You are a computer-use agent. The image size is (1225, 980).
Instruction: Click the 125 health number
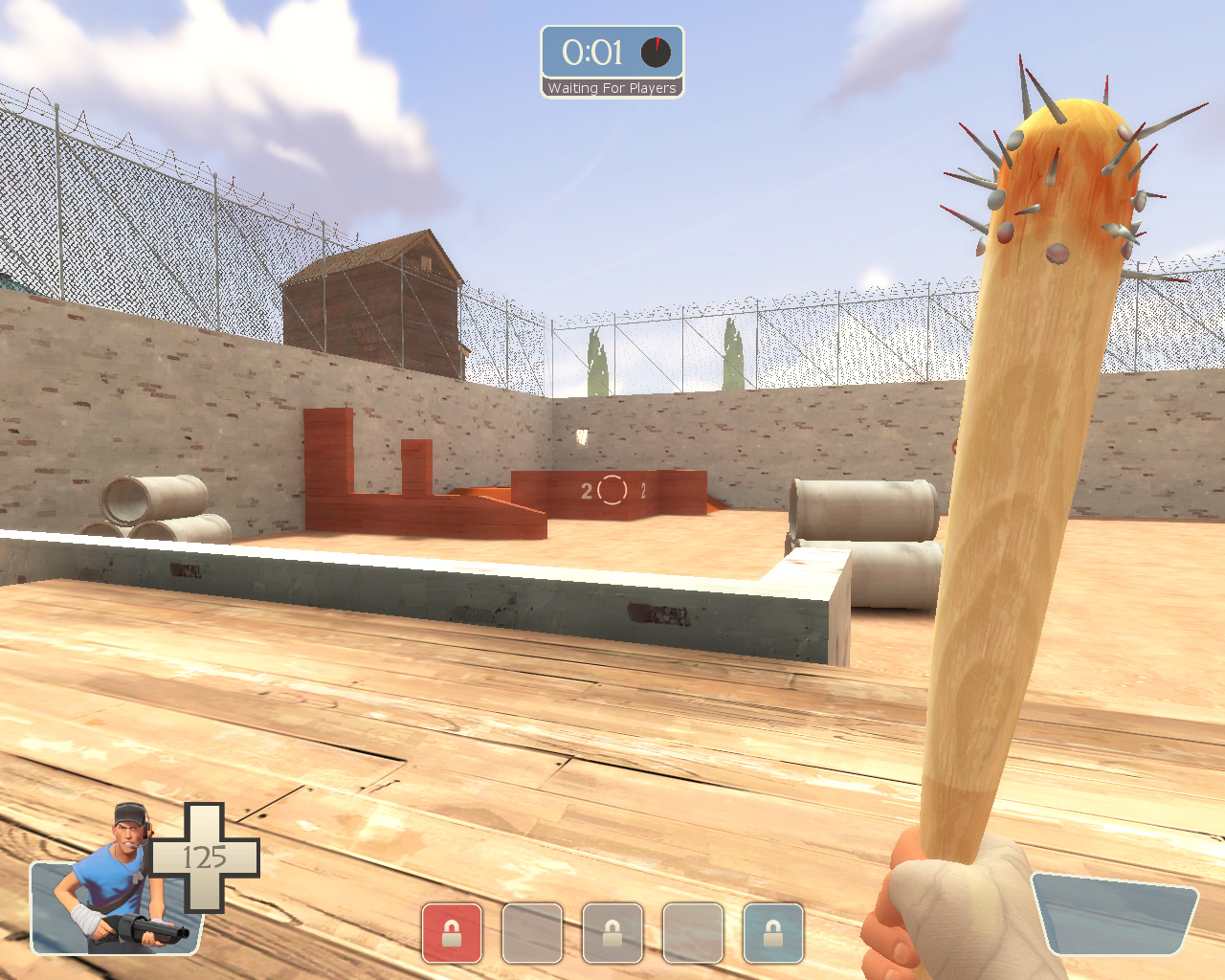203,857
